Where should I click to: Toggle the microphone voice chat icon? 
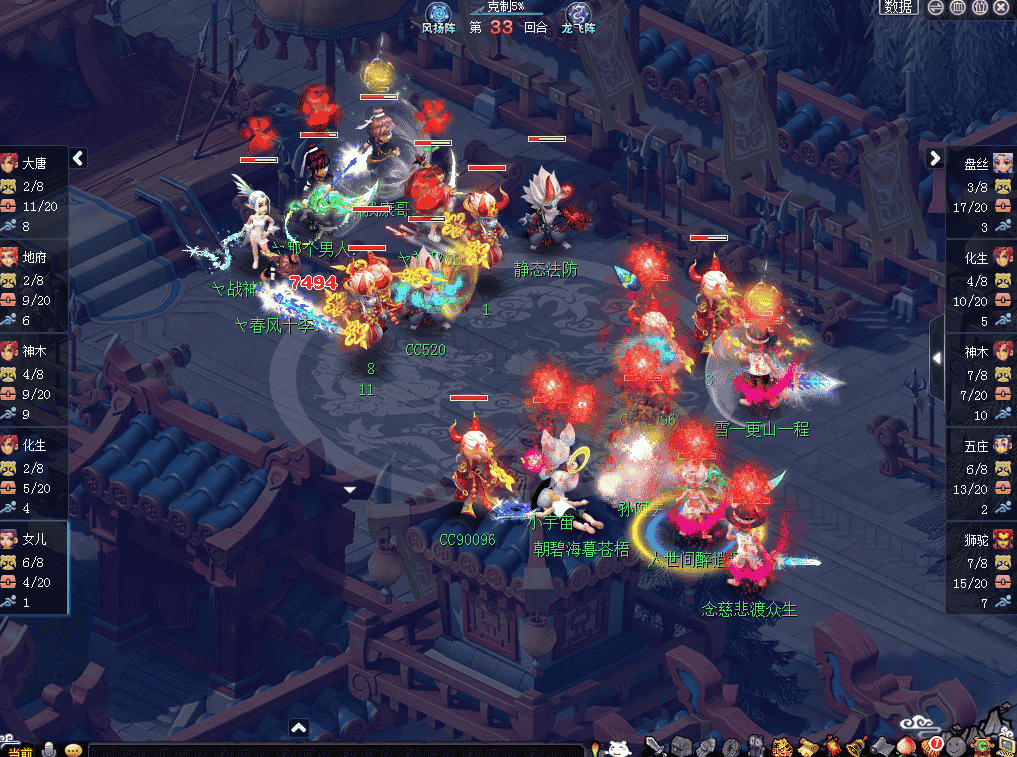click(48, 749)
